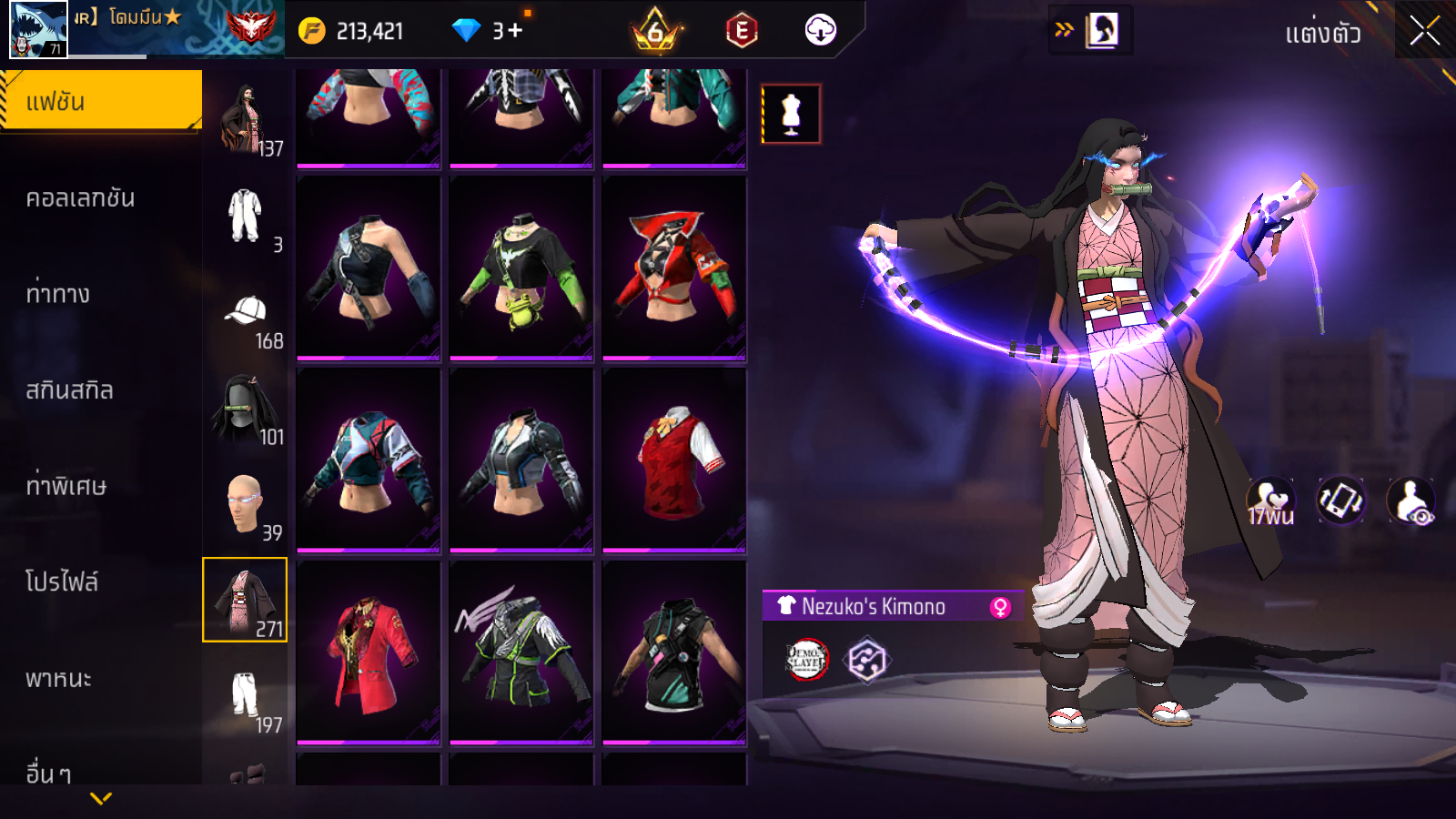Switch to the คอลเลกชัน collection tab
This screenshot has height=819, width=1456.
click(80, 198)
